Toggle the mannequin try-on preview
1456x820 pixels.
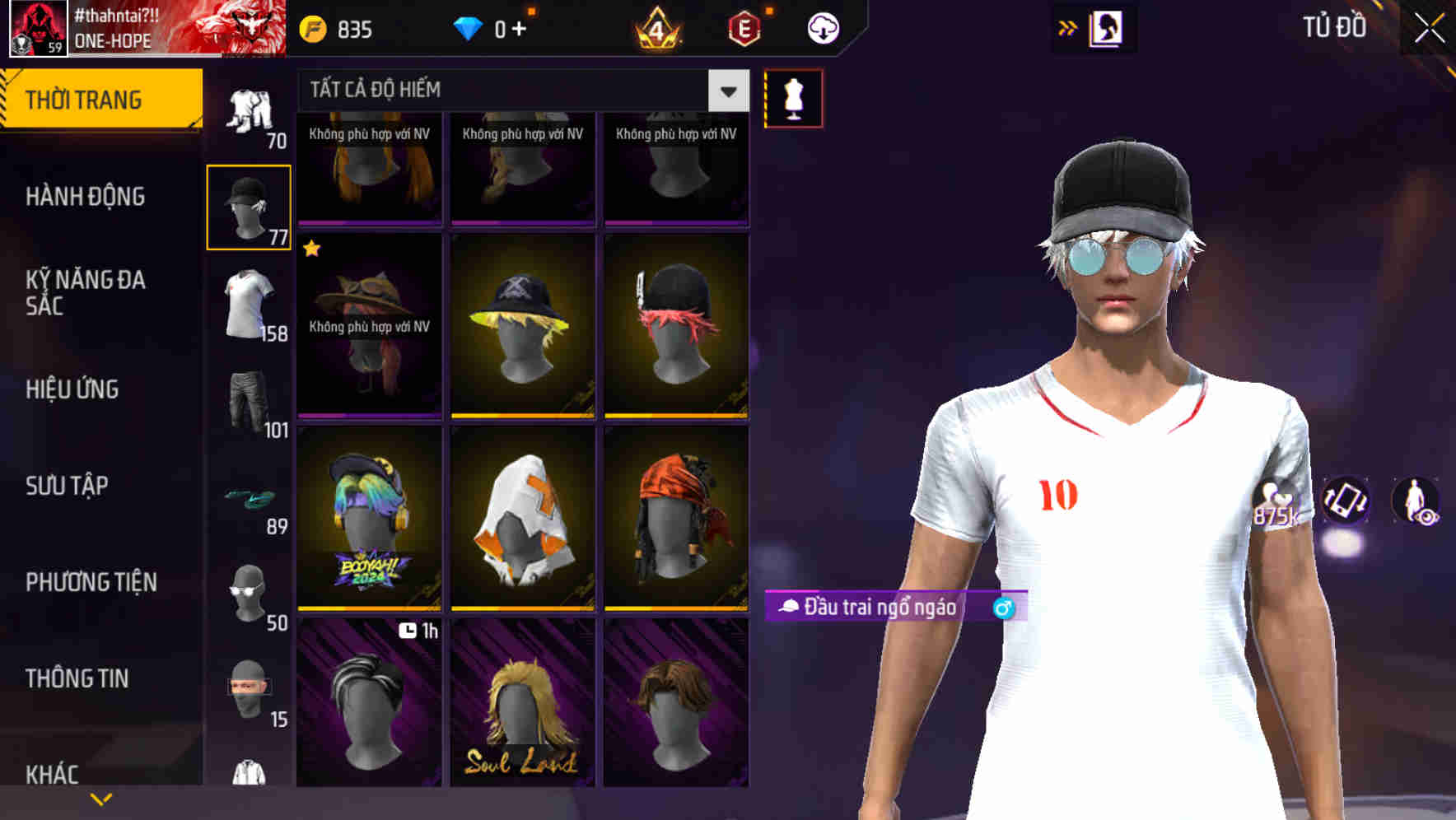[793, 97]
